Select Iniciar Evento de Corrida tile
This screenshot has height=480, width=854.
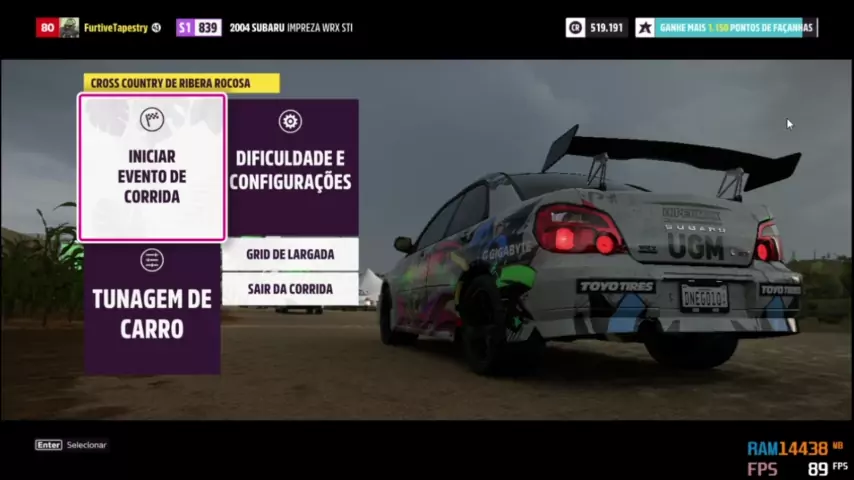(x=152, y=168)
